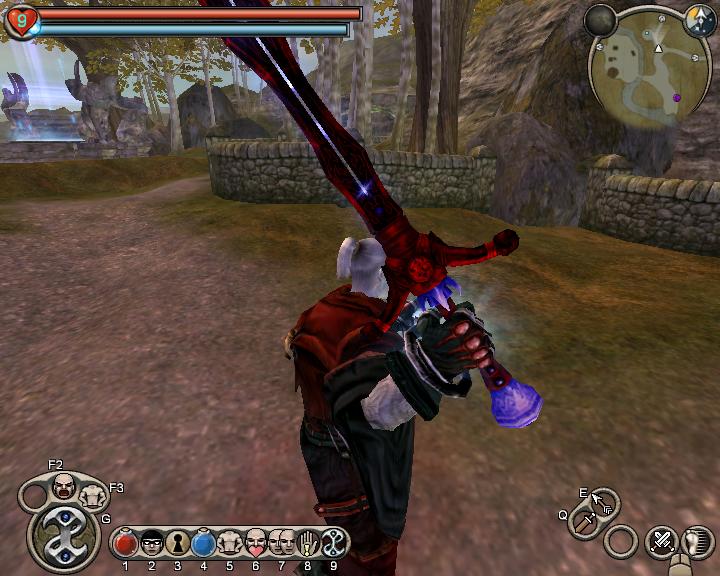
Task: Click the footprint sneak icon
Action: [x=697, y=541]
